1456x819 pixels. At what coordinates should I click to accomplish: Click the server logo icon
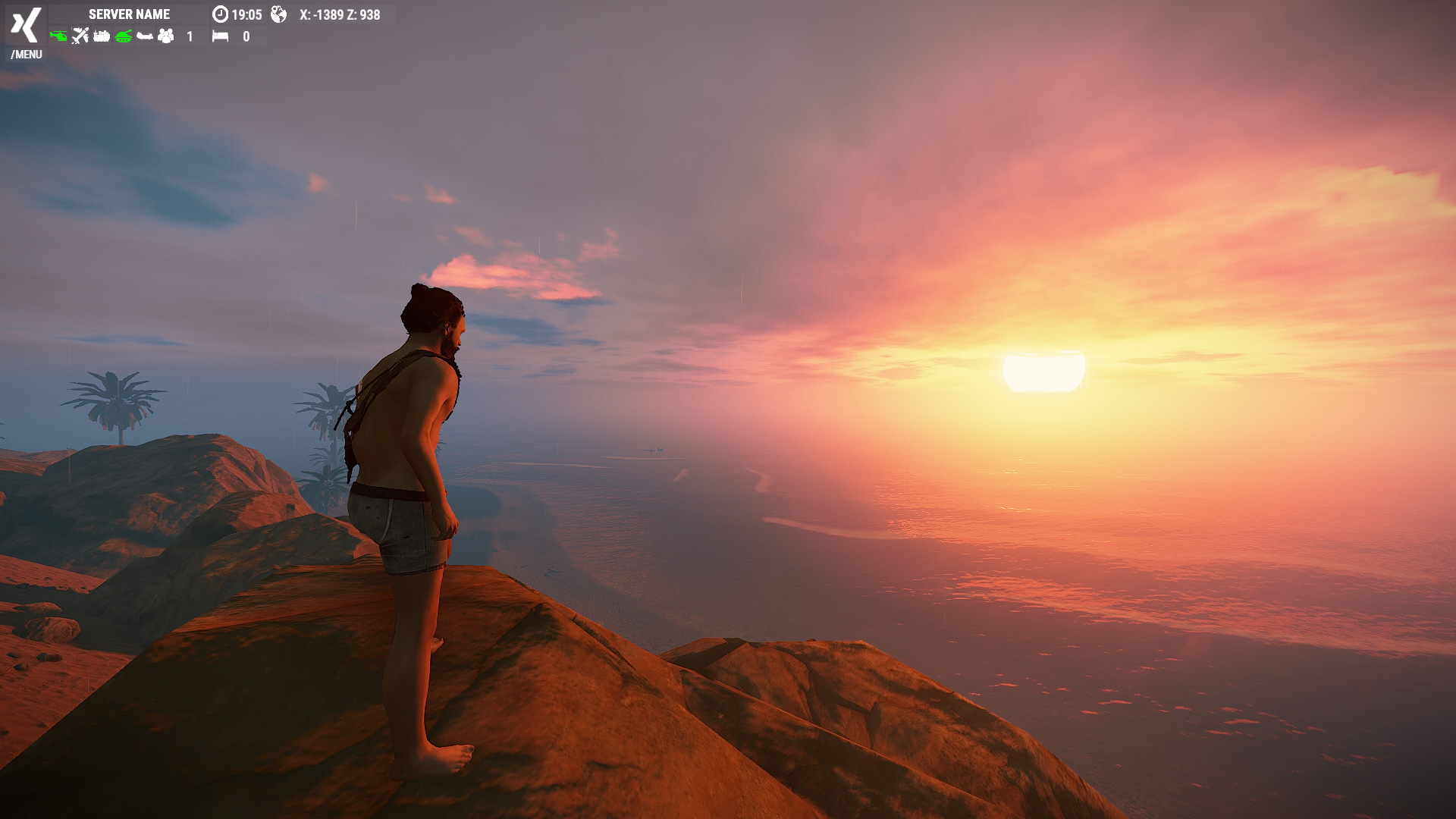click(25, 25)
